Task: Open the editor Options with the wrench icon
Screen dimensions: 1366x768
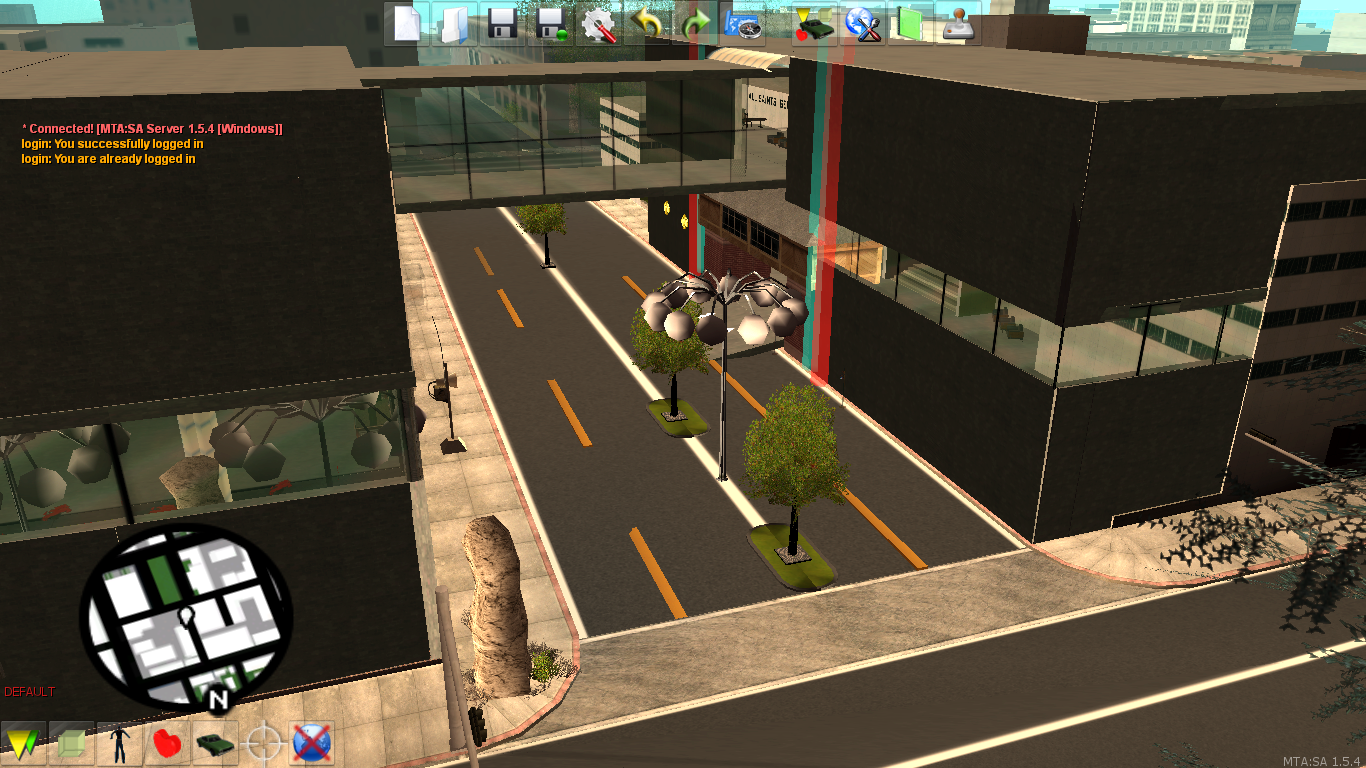Action: point(599,25)
